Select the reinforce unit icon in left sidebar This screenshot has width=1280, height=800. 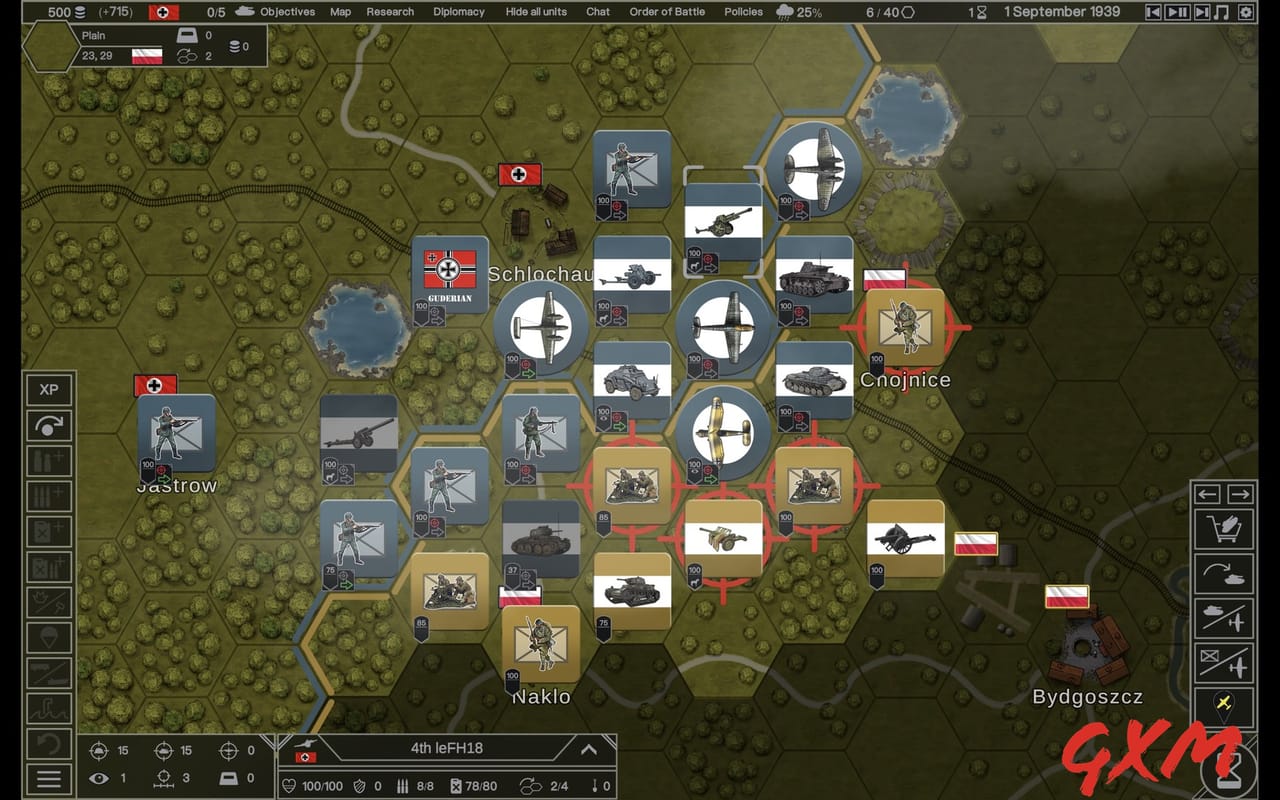49,460
